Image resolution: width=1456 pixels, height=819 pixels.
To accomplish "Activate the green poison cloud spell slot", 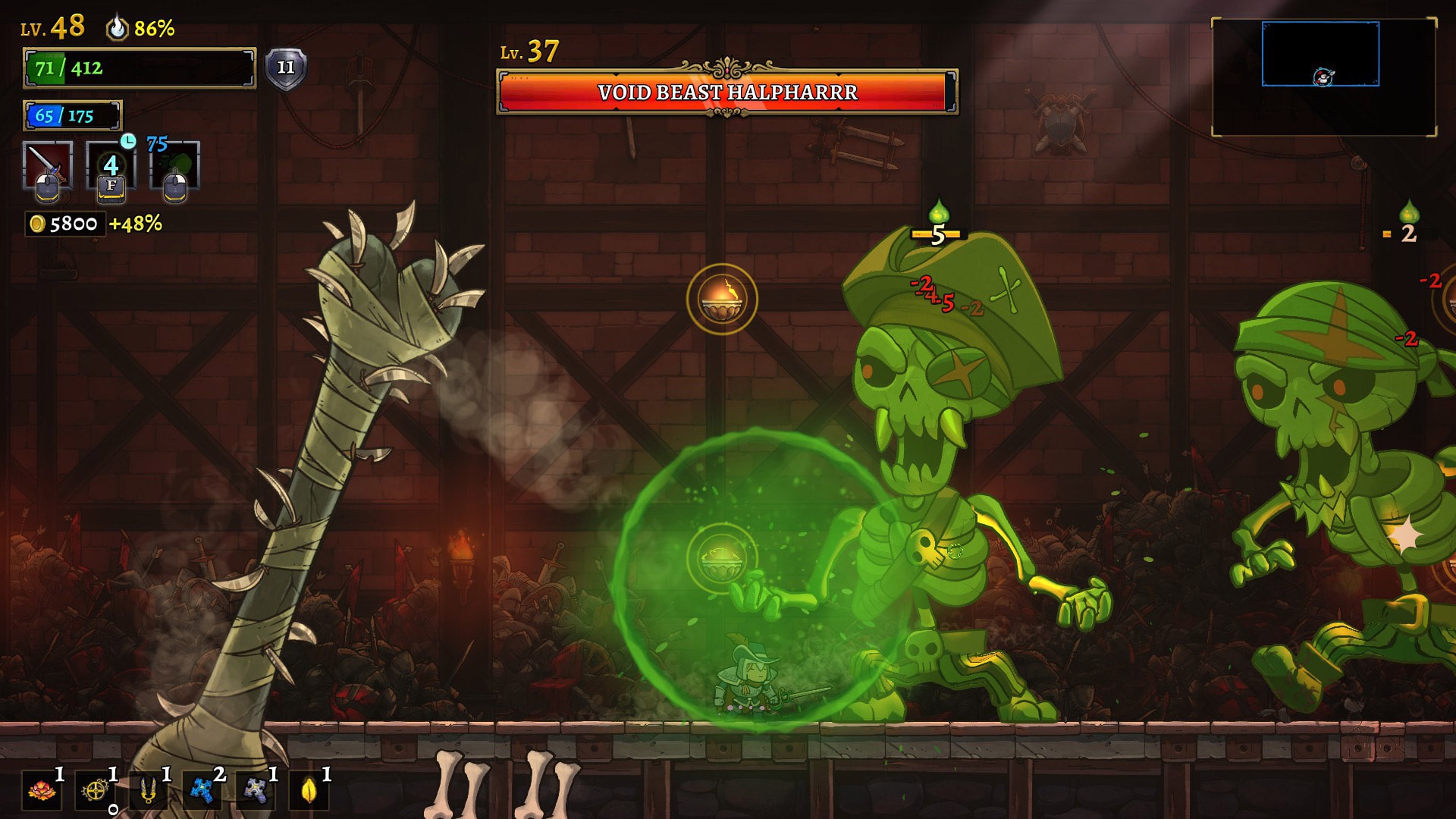I will [175, 167].
